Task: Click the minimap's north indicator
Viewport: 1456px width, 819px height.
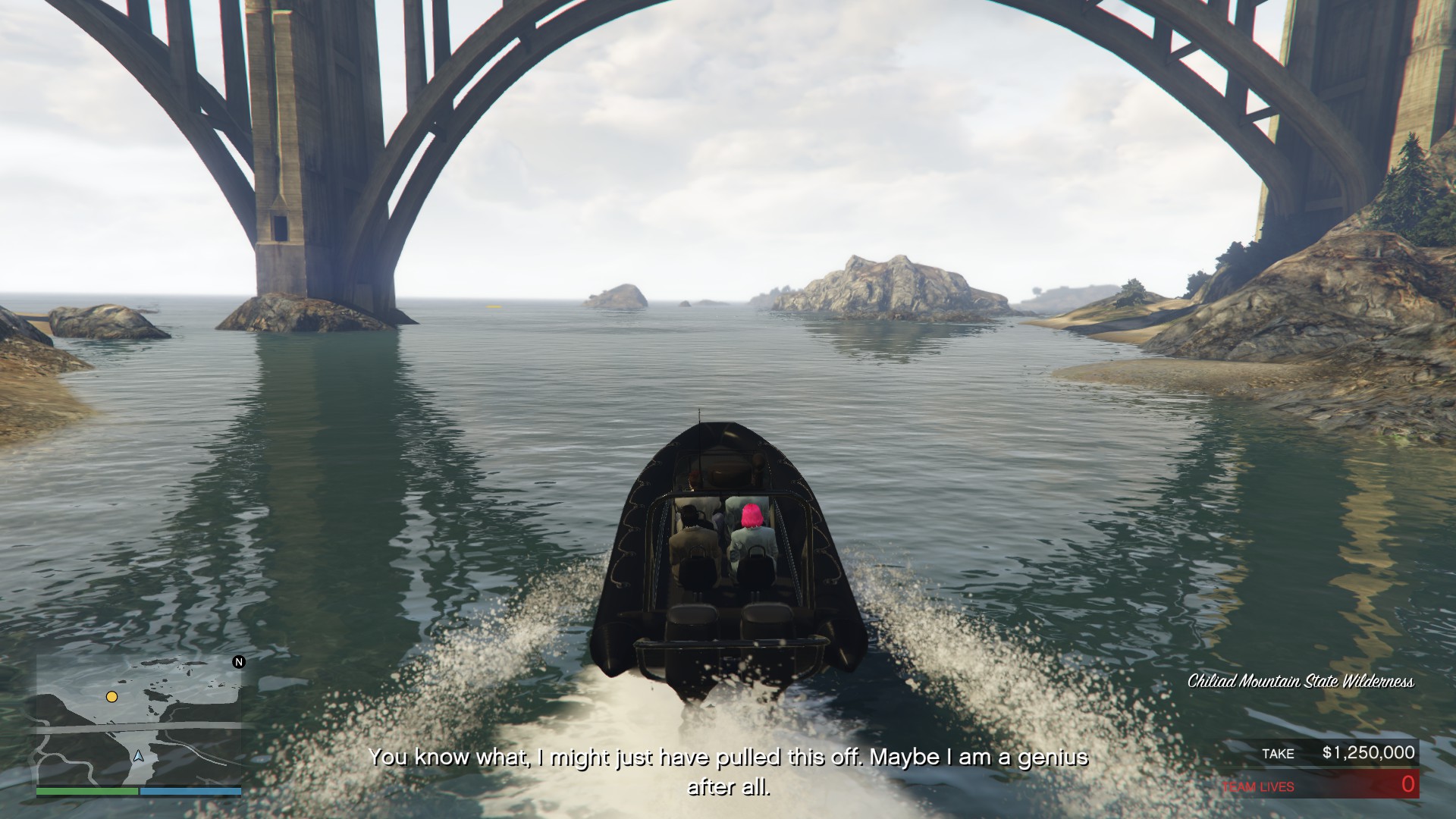Action: coord(239,662)
